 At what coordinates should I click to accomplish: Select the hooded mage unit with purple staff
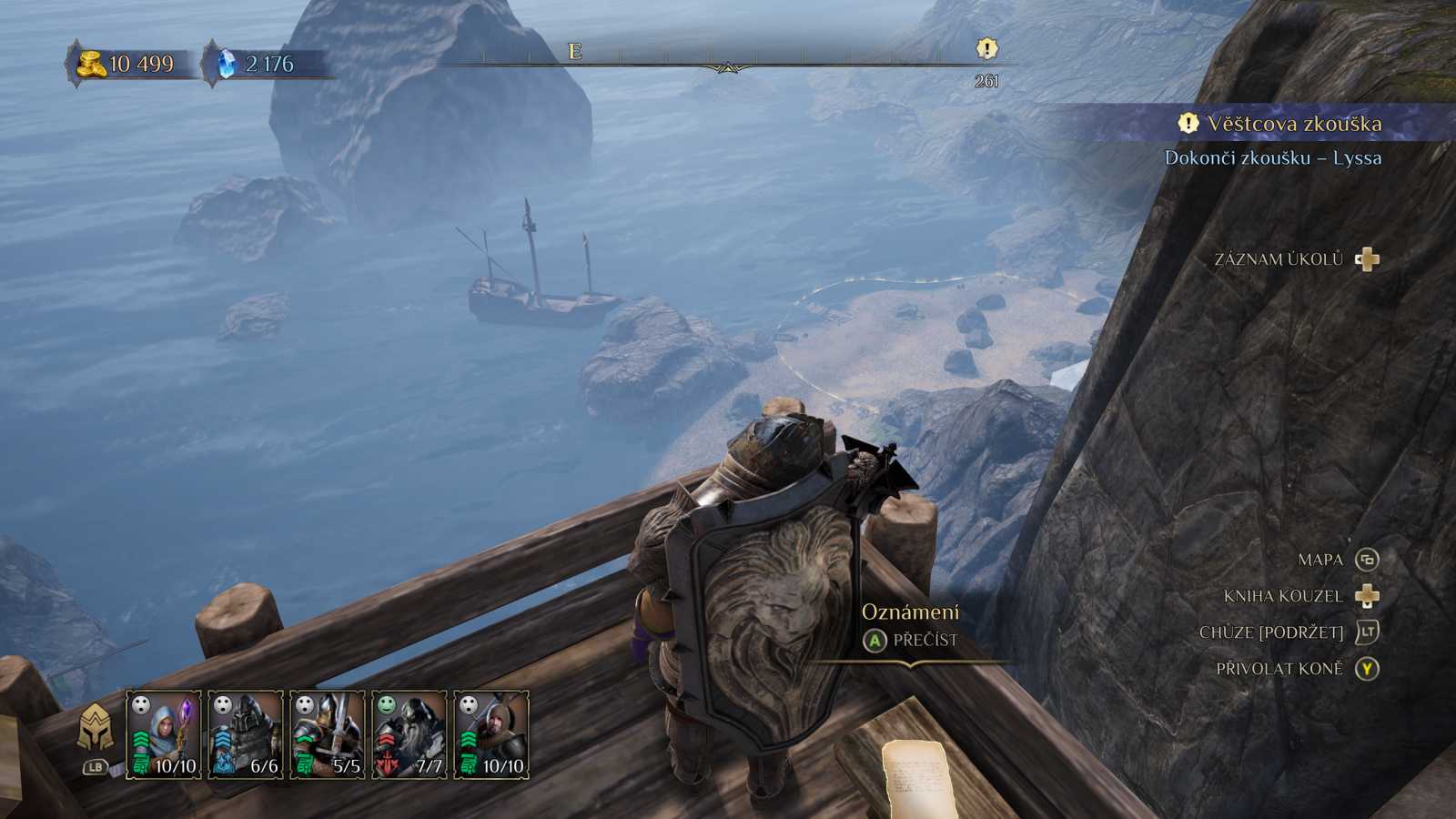tap(164, 733)
